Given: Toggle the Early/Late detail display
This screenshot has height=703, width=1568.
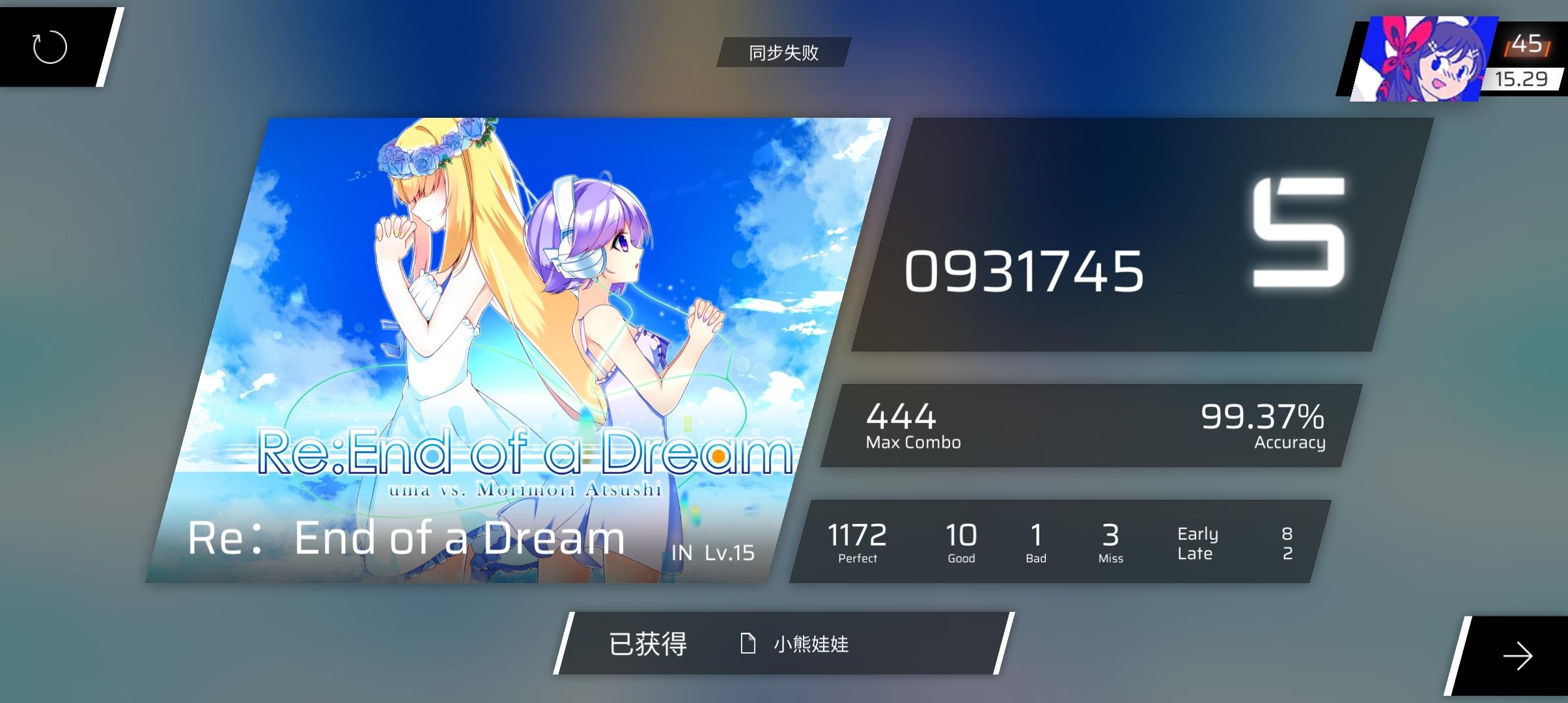Looking at the screenshot, I should pos(1198,544).
